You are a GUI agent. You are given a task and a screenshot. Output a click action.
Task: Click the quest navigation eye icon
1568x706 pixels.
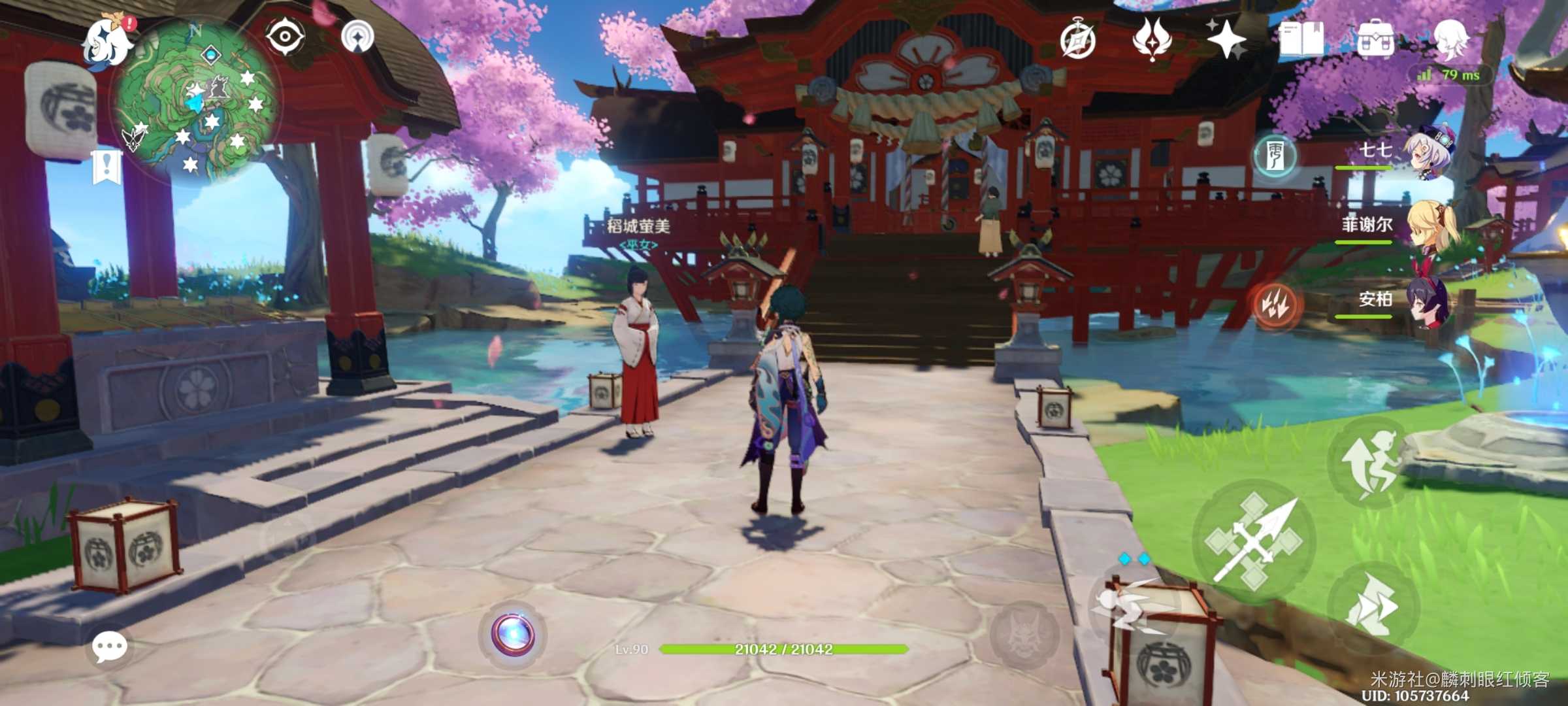(x=285, y=38)
